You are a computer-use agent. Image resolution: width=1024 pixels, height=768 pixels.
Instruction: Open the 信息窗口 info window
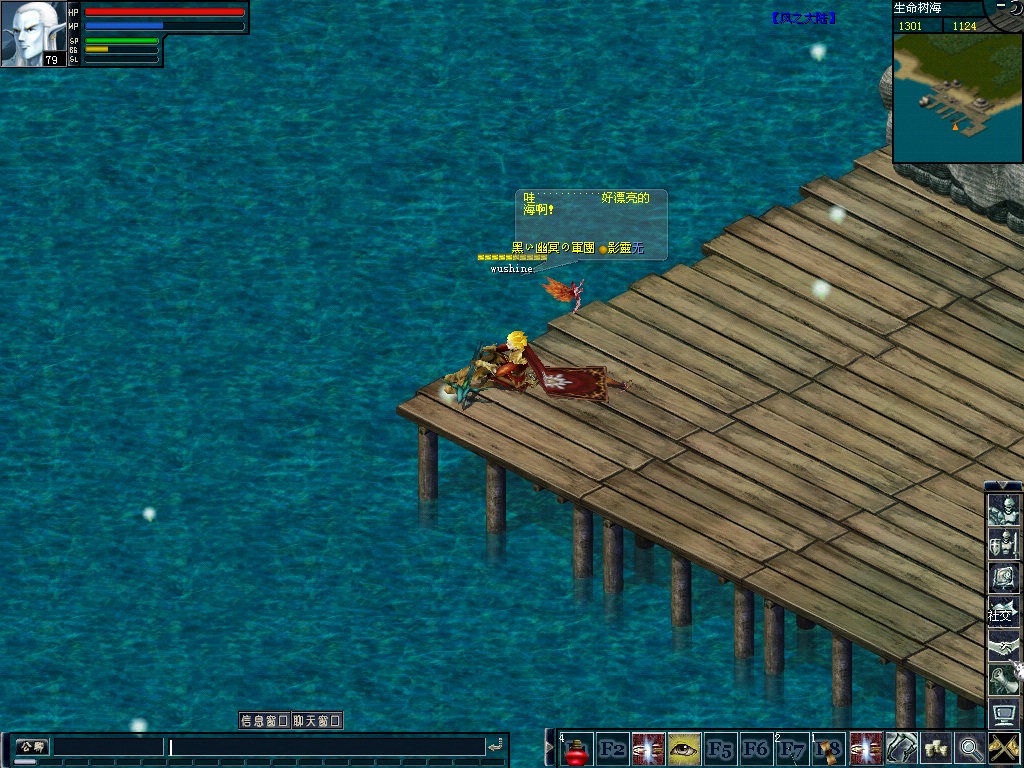click(x=264, y=720)
